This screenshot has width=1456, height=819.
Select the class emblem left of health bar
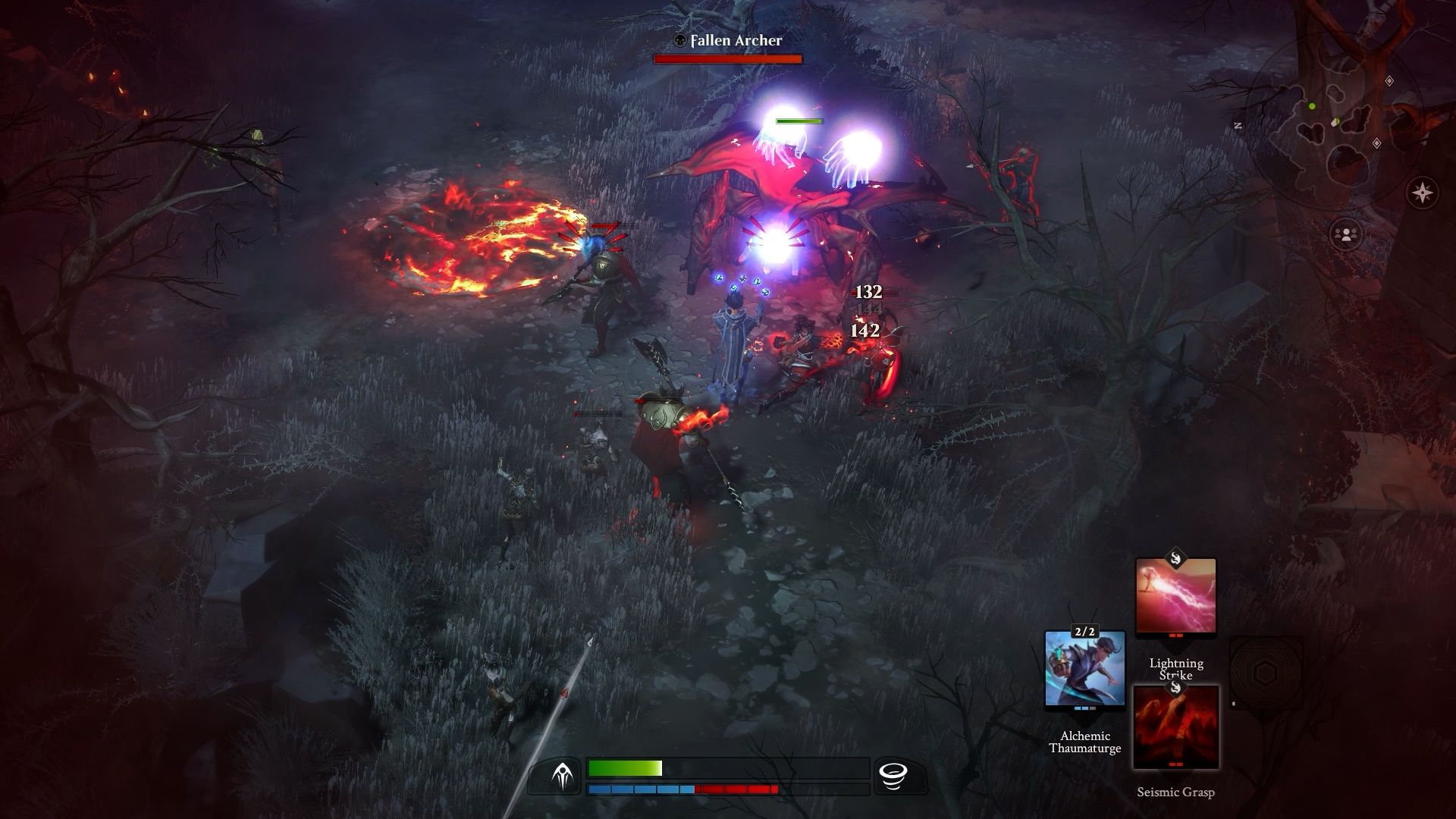point(564,776)
